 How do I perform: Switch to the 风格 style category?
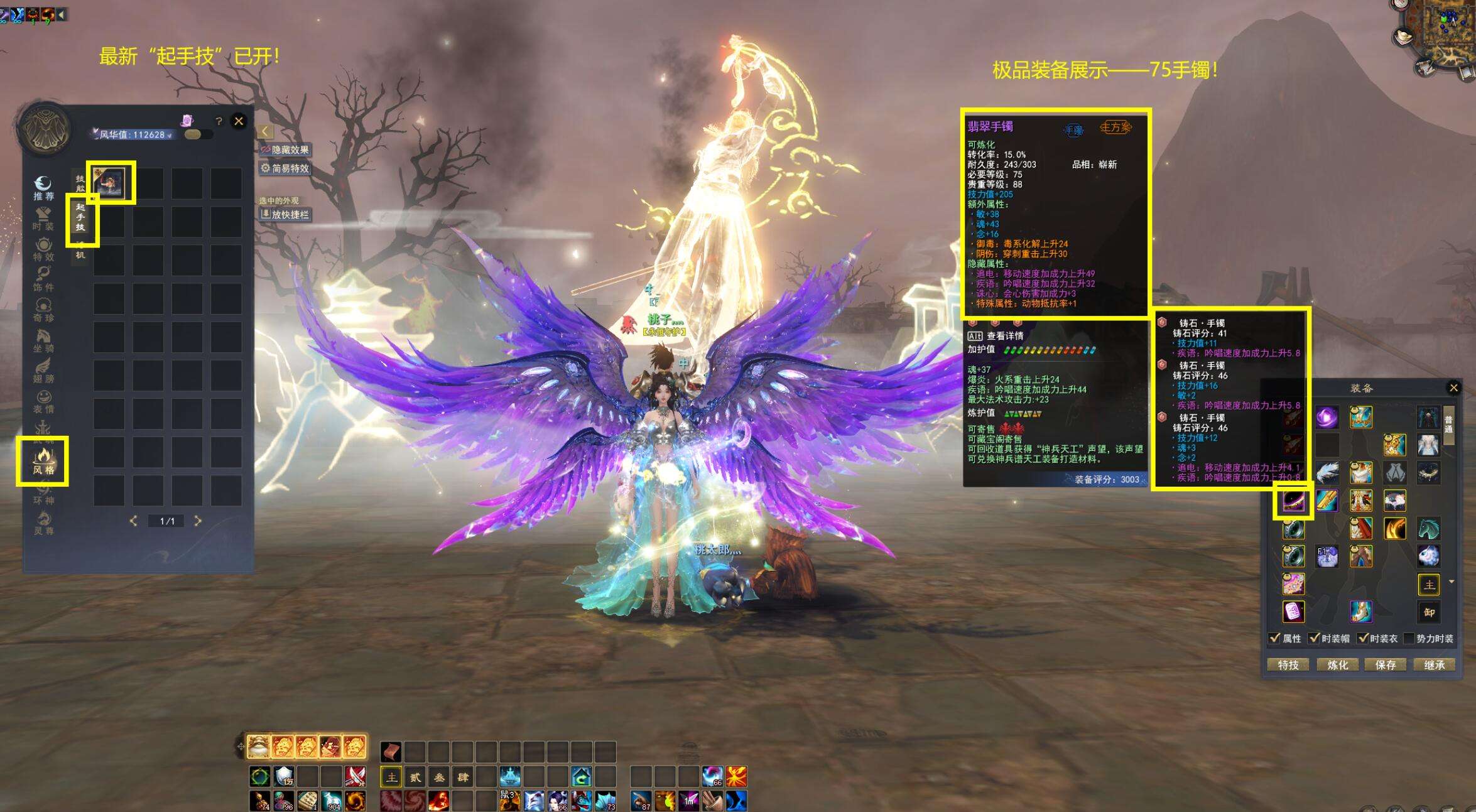pyautogui.click(x=43, y=461)
